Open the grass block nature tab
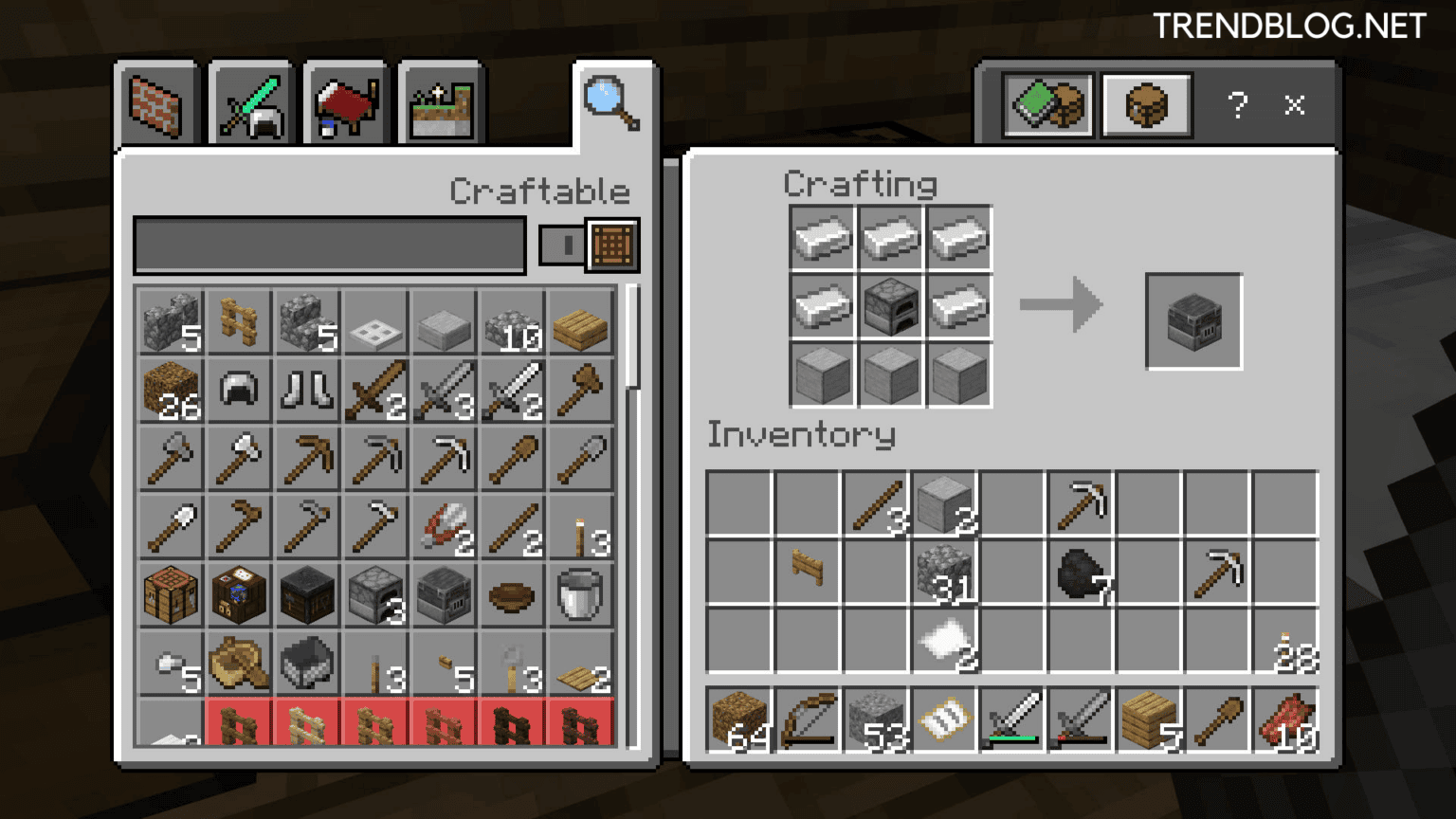Screen dimensions: 1456x819 tap(441, 106)
